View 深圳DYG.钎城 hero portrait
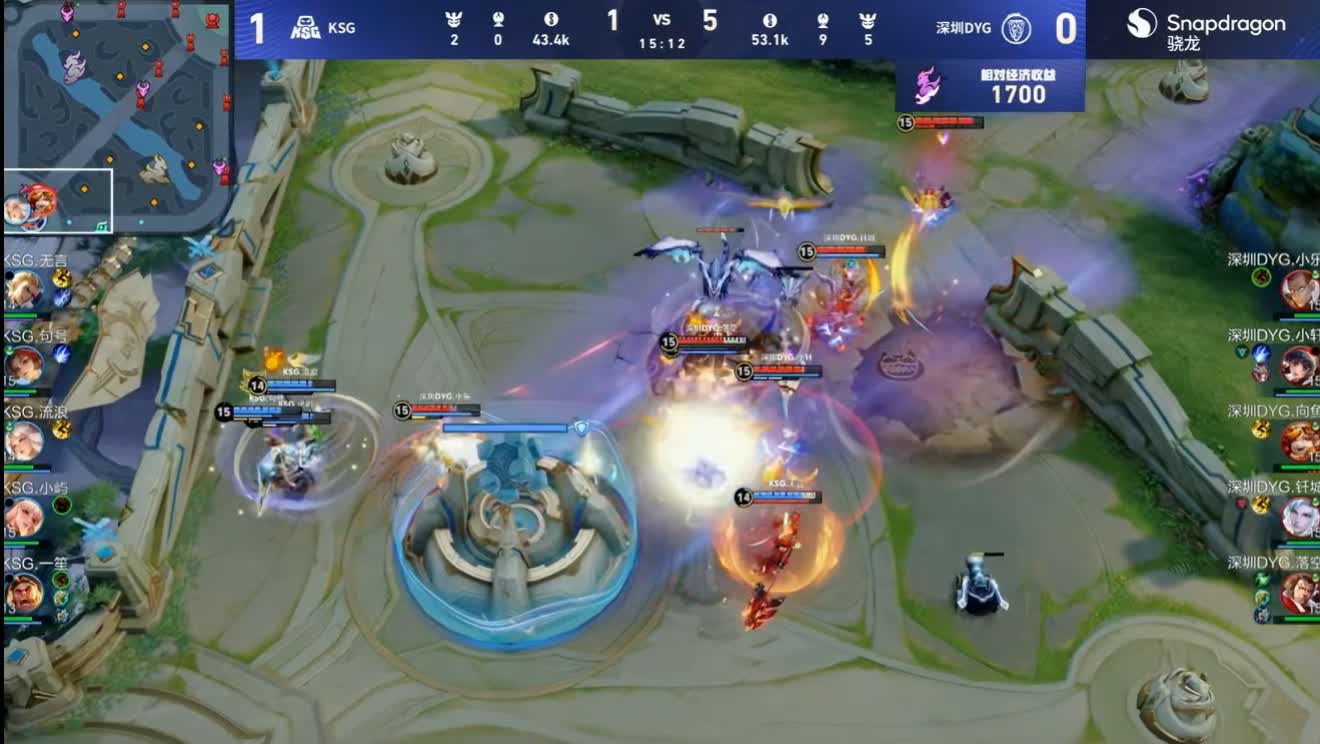 pyautogui.click(x=1299, y=517)
